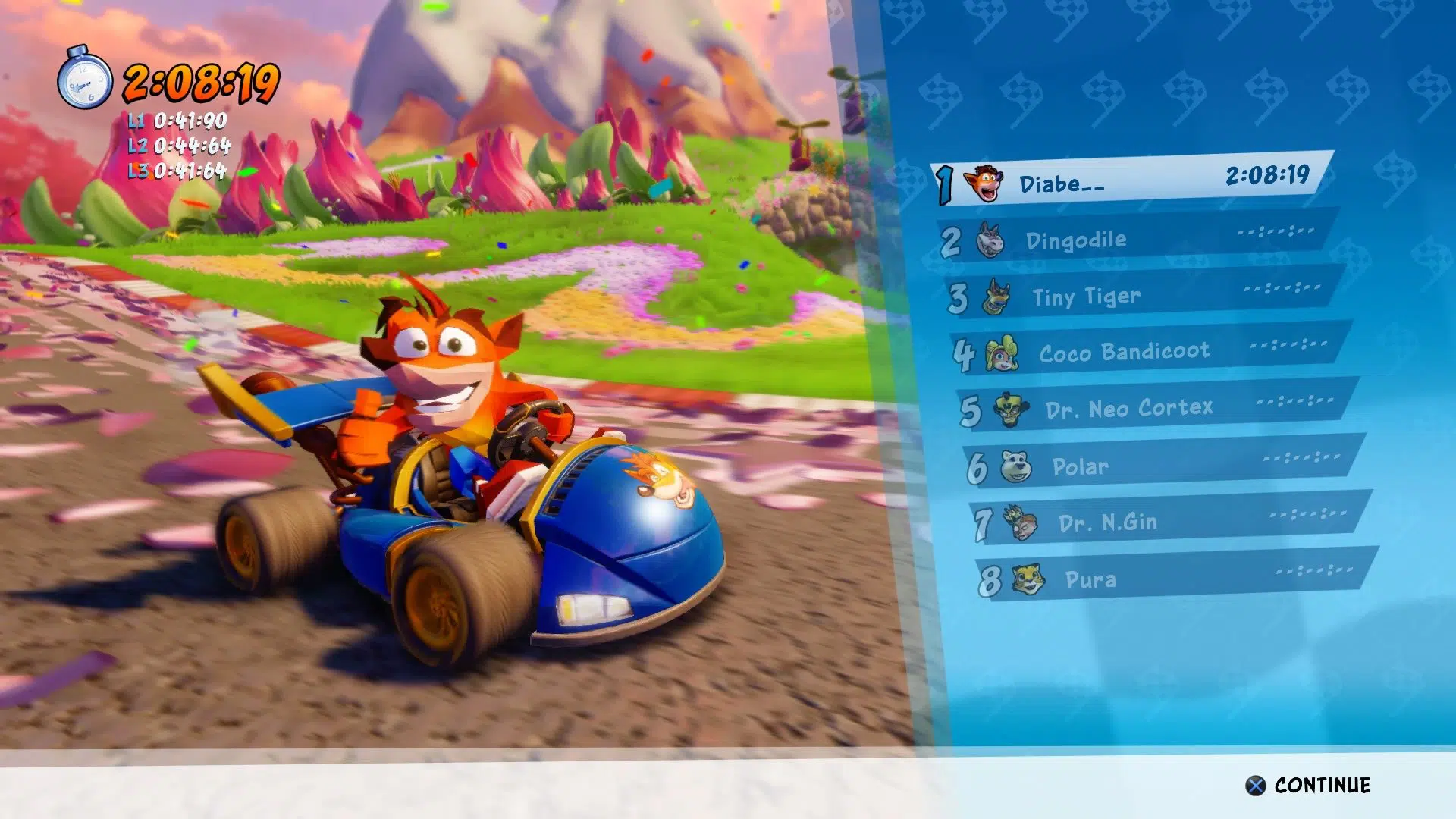Select Dingodile's second-place row
The width and height of the screenshot is (1456, 819).
tap(1137, 238)
